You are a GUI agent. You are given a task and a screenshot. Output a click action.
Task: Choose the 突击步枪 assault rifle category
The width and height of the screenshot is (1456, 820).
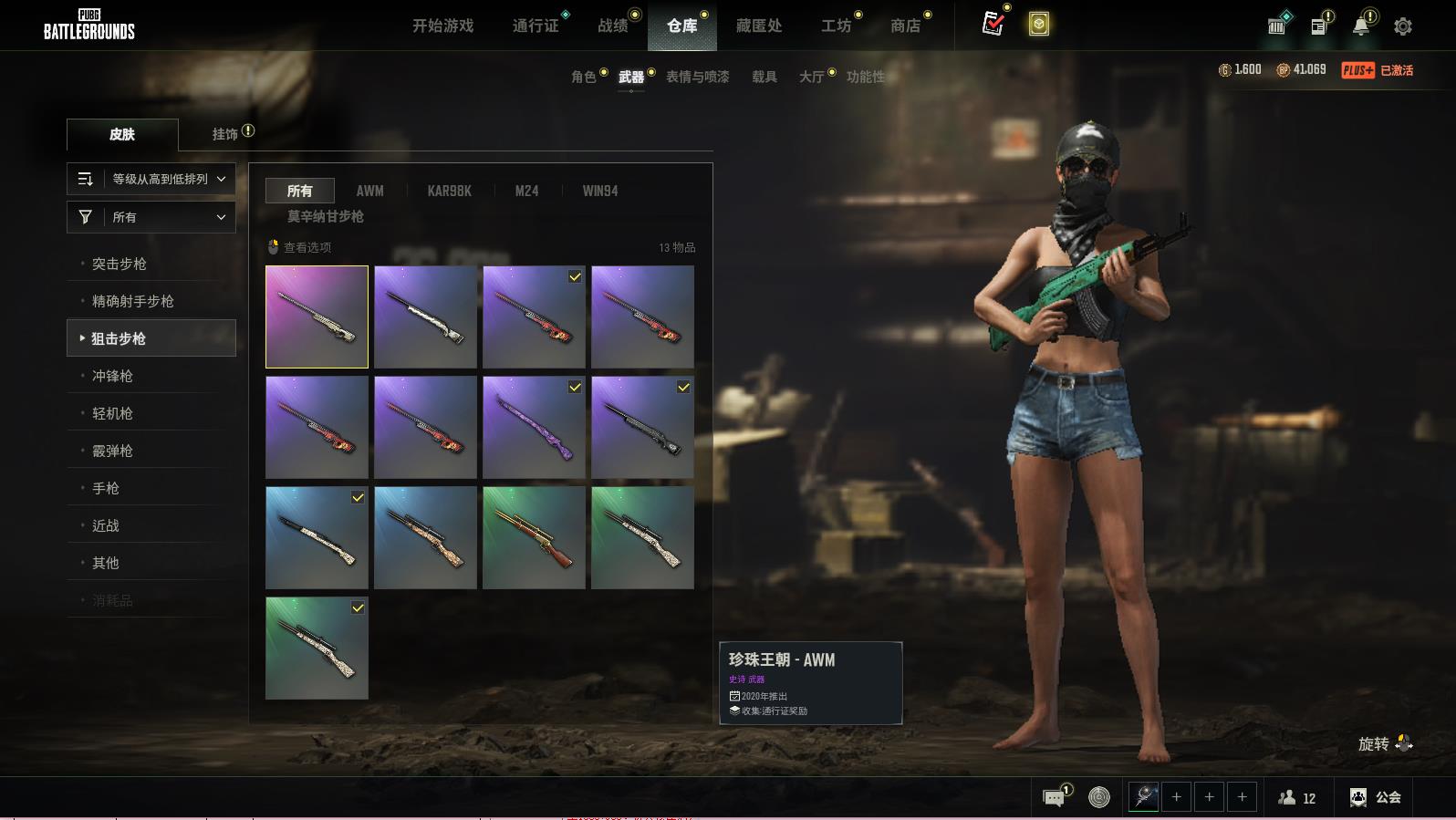pos(120,264)
